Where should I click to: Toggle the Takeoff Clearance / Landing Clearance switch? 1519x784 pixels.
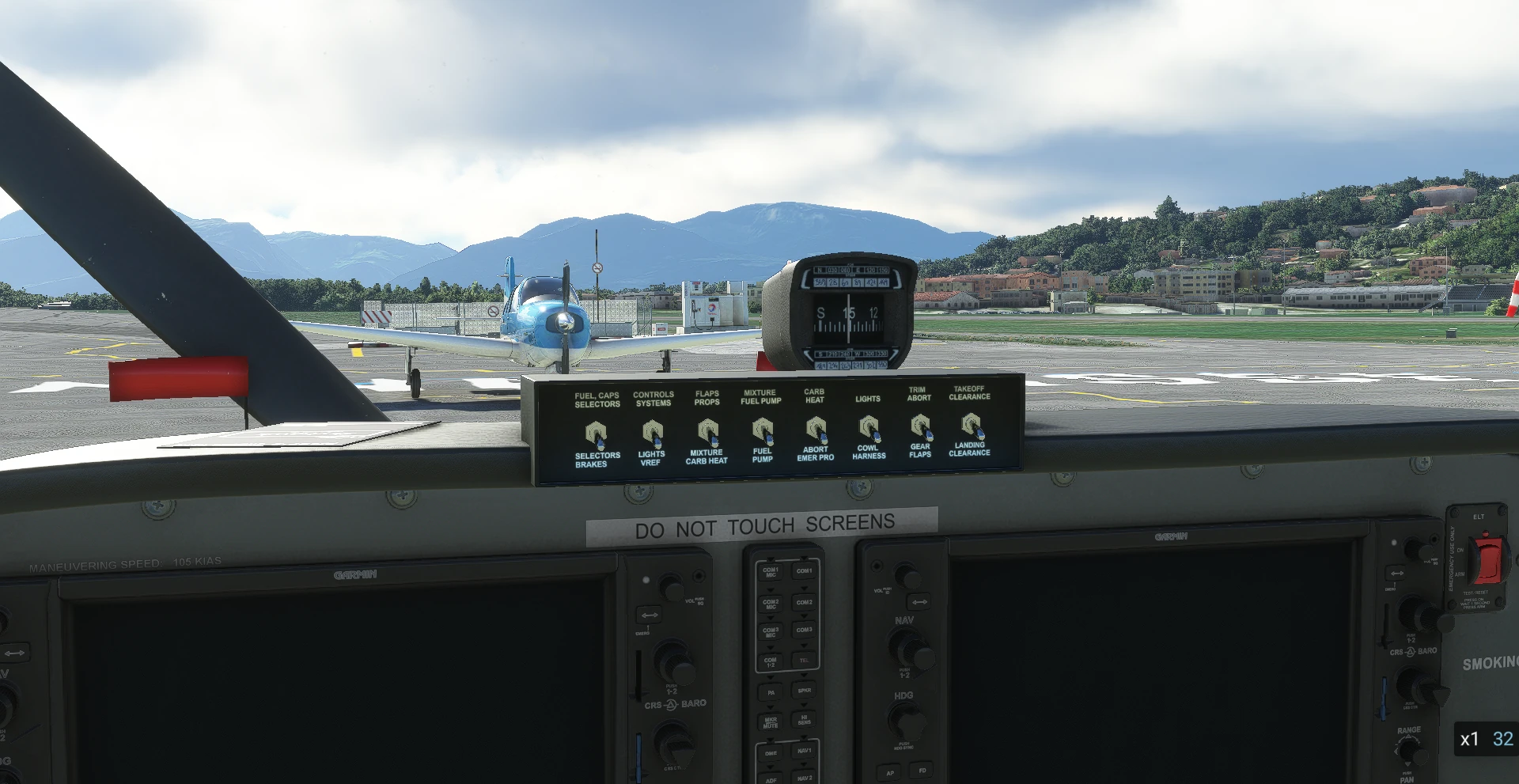click(971, 425)
